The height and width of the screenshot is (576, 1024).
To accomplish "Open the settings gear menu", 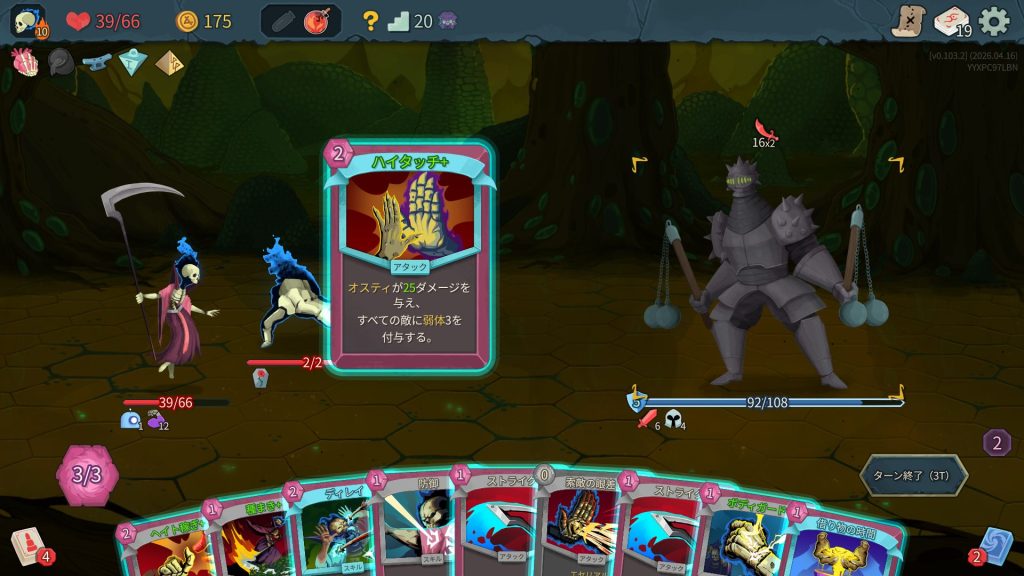I will (x=993, y=21).
